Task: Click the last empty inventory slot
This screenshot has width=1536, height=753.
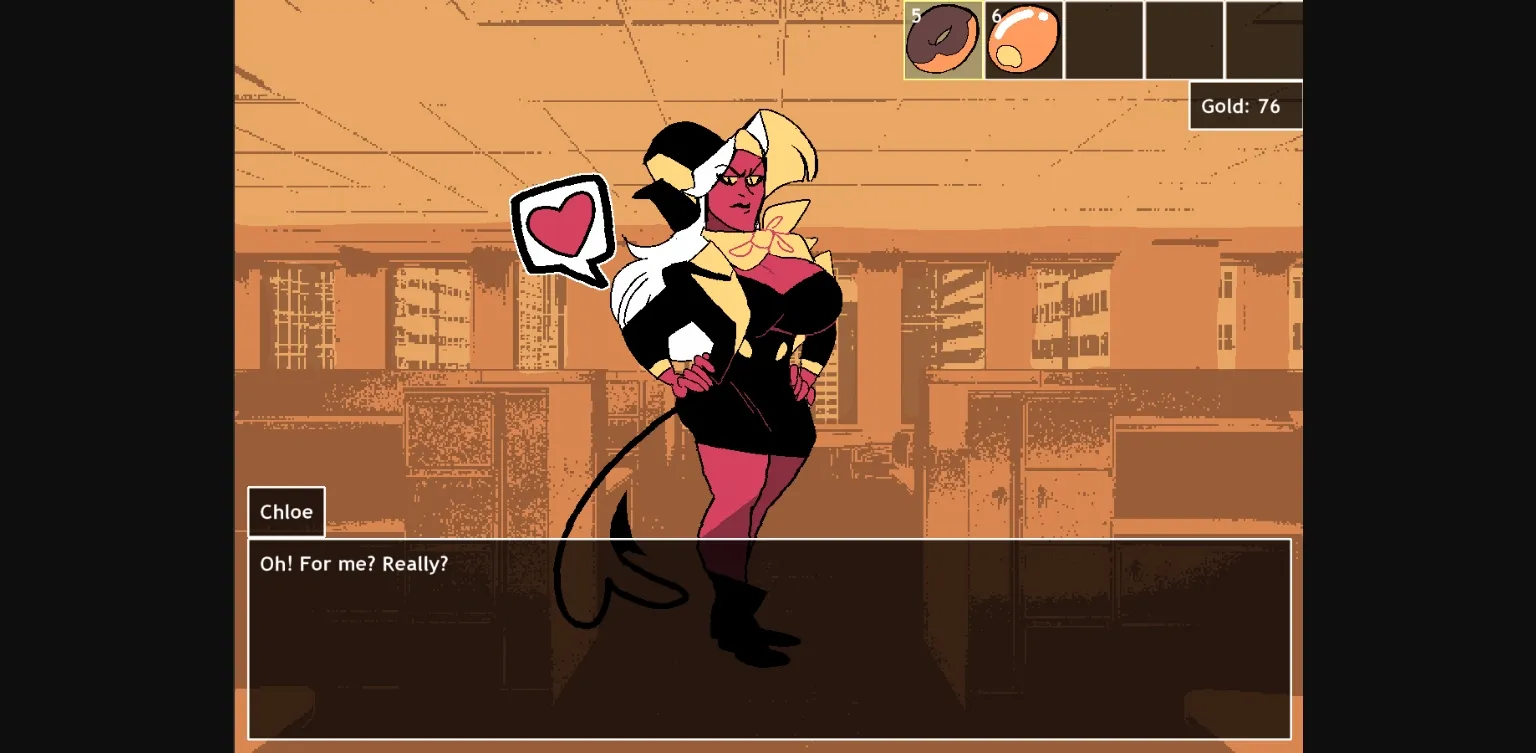Action: point(1263,40)
